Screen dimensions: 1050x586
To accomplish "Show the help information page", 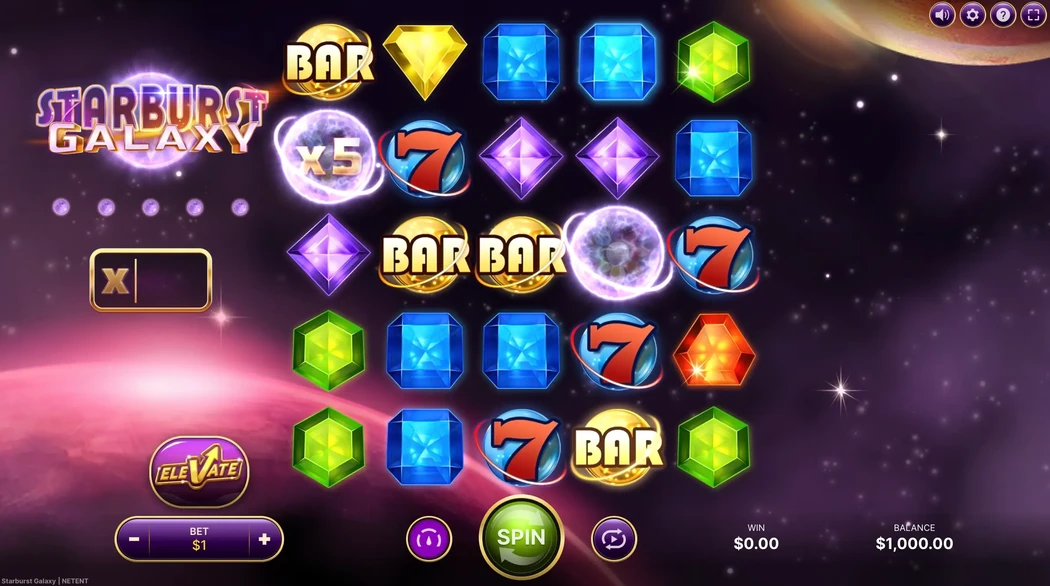I will coord(1003,15).
